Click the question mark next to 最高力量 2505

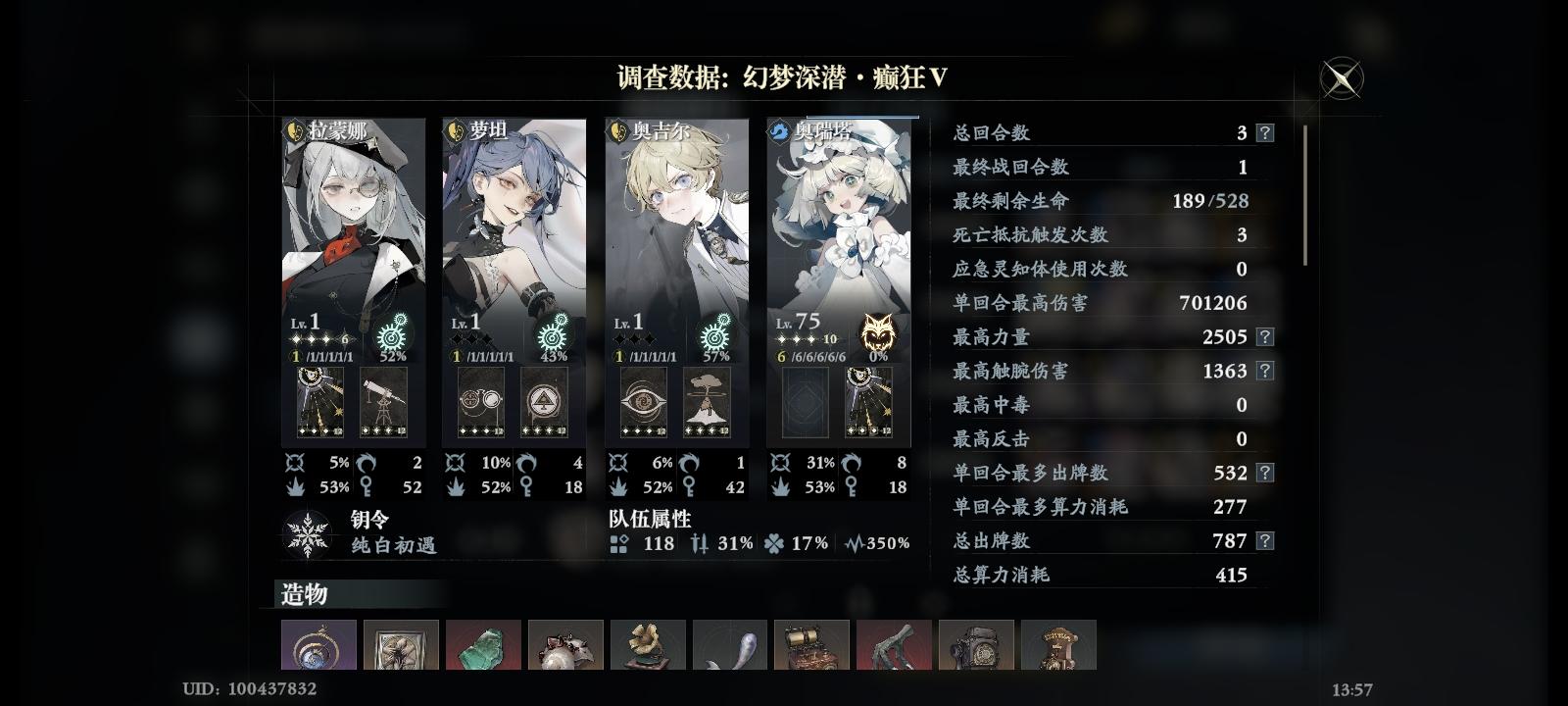point(1263,336)
